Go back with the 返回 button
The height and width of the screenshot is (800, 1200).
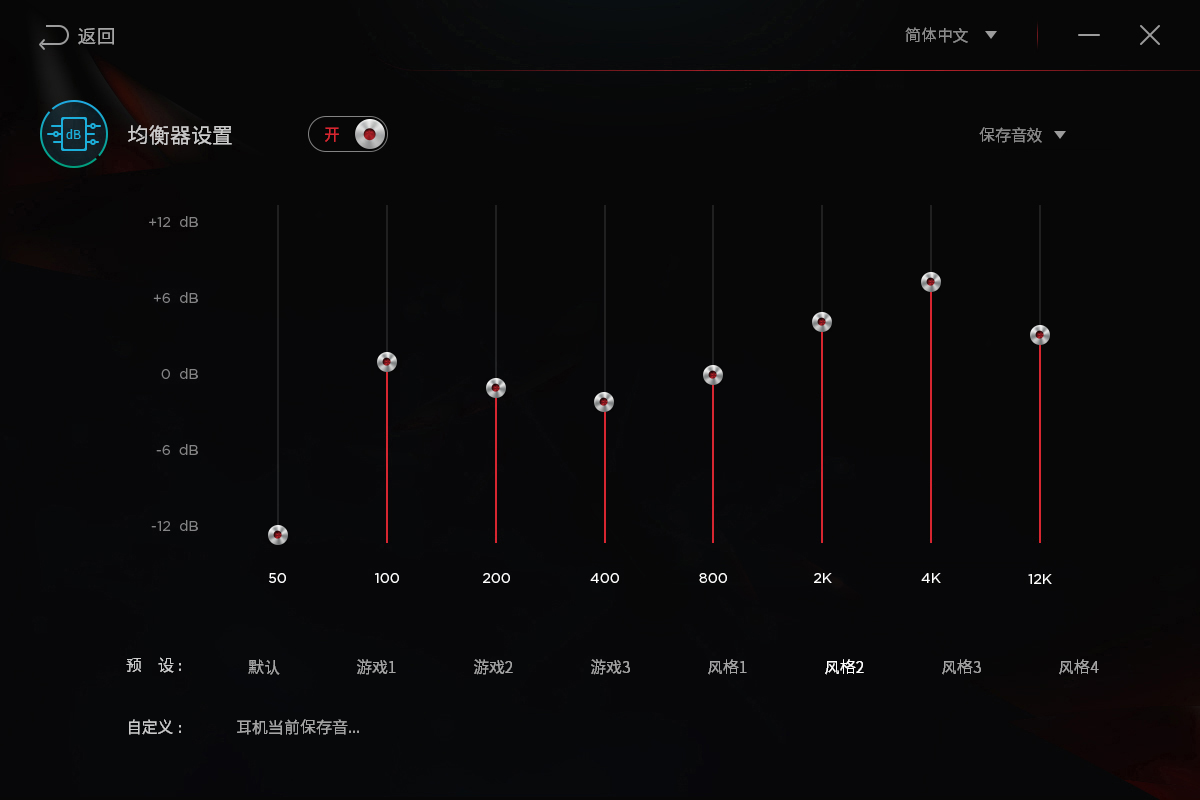[77, 37]
